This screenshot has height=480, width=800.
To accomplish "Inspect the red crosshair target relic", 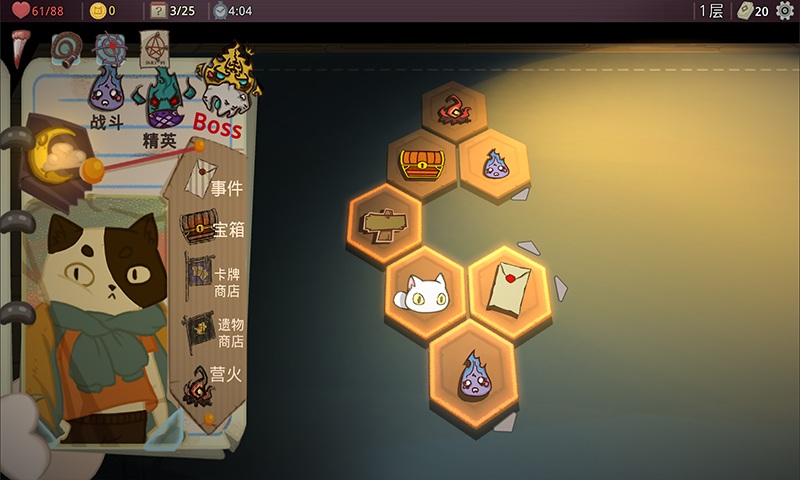I will [x=109, y=48].
